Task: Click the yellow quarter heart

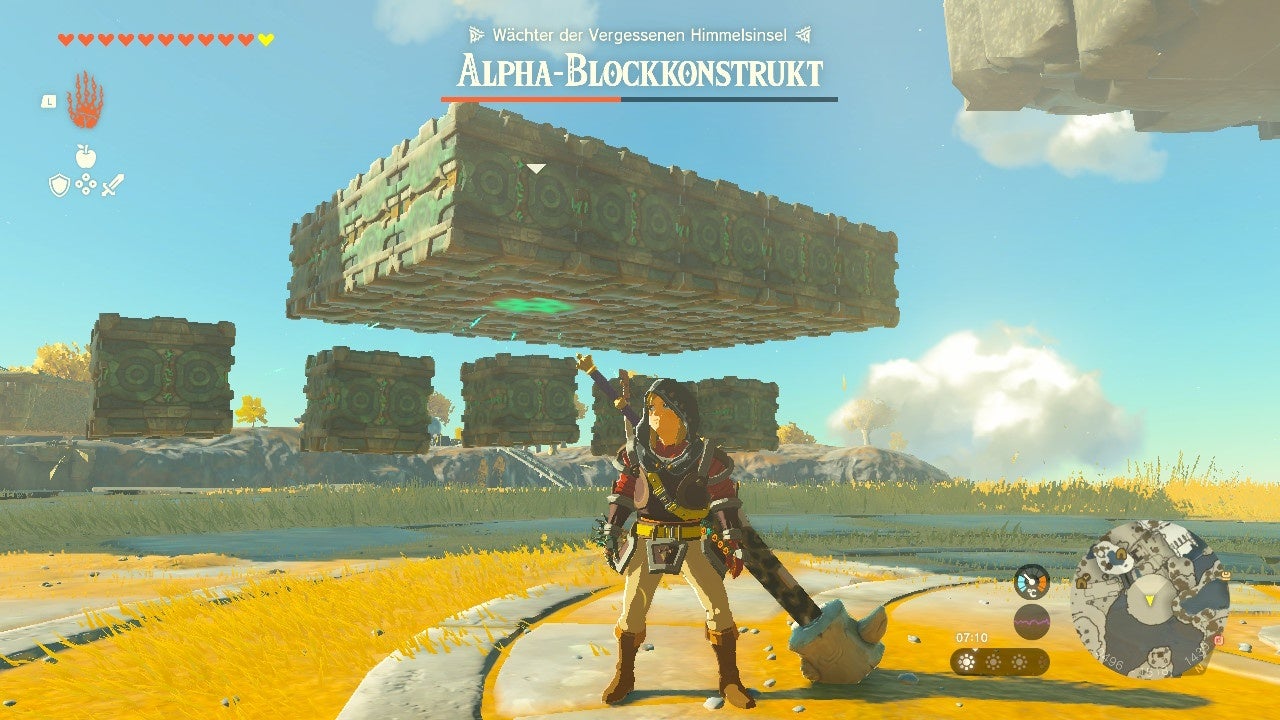Action: pos(265,40)
